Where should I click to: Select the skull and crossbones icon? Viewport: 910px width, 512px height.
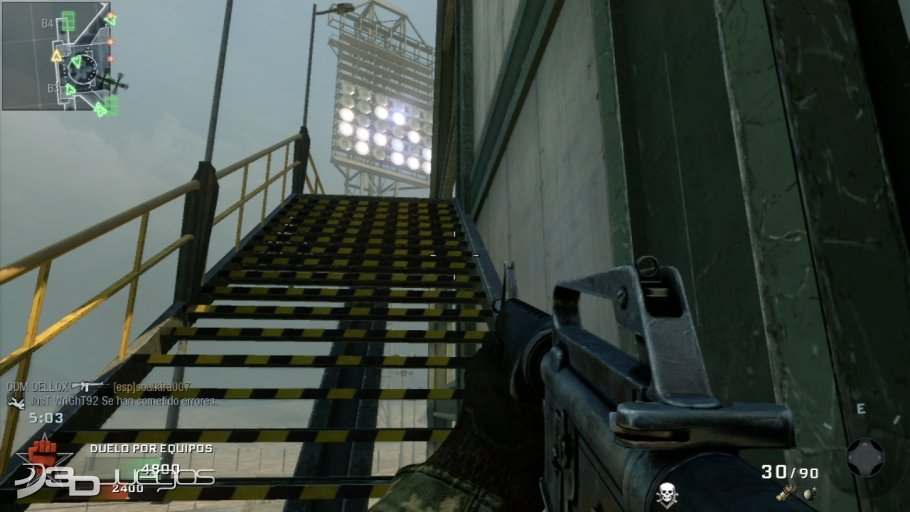click(667, 494)
